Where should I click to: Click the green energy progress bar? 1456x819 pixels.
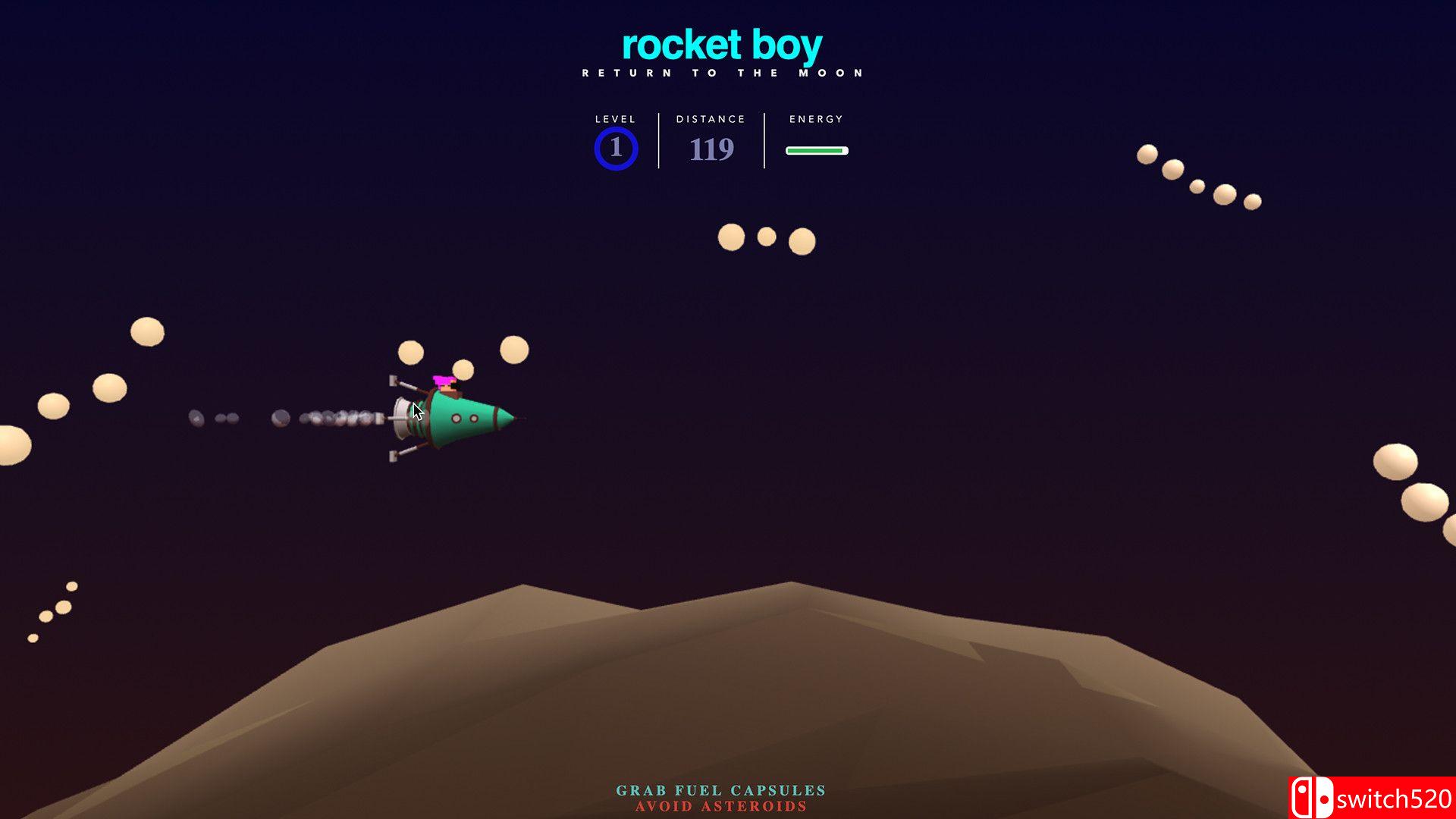(x=816, y=150)
